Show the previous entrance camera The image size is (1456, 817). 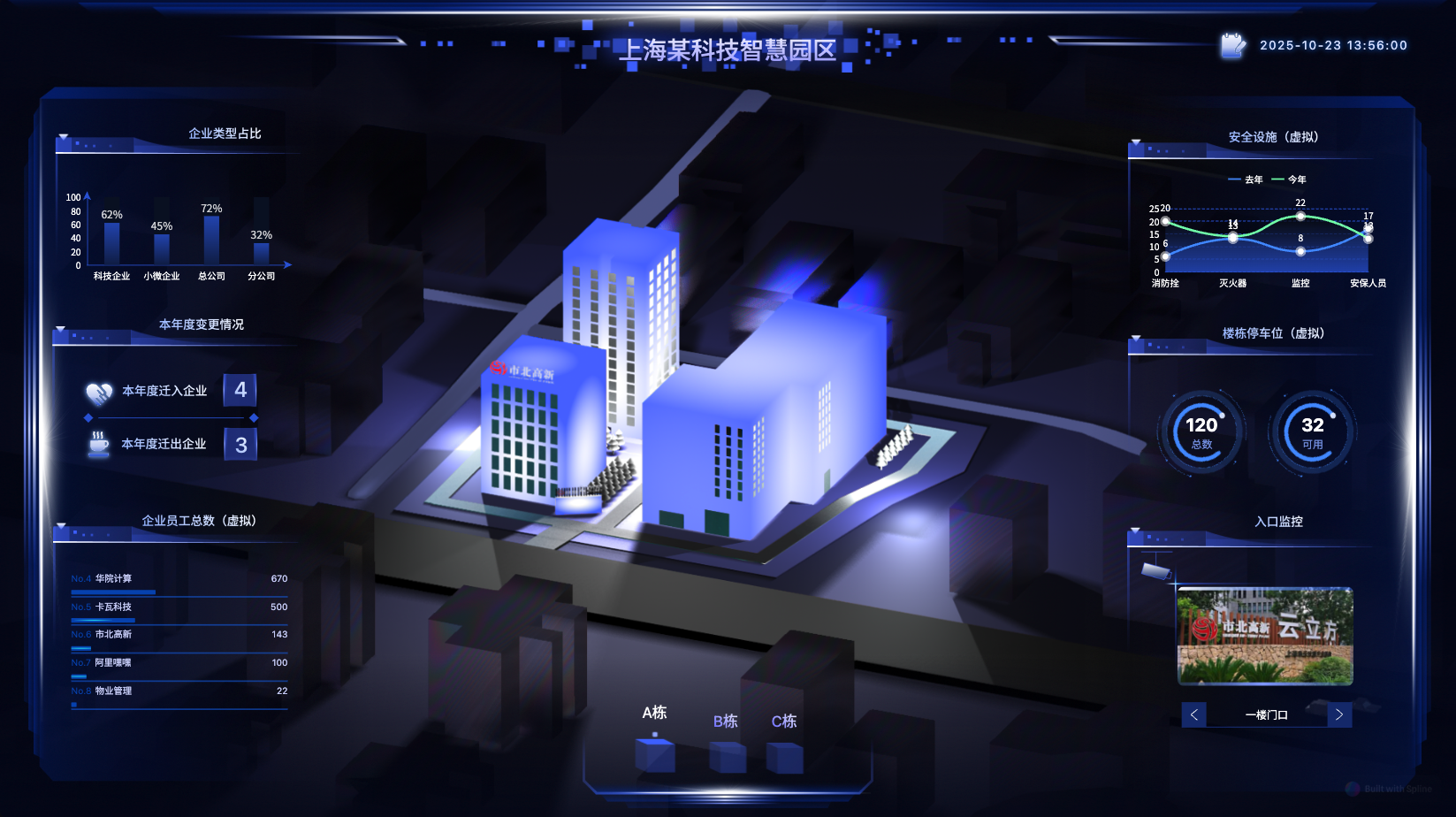point(1193,714)
